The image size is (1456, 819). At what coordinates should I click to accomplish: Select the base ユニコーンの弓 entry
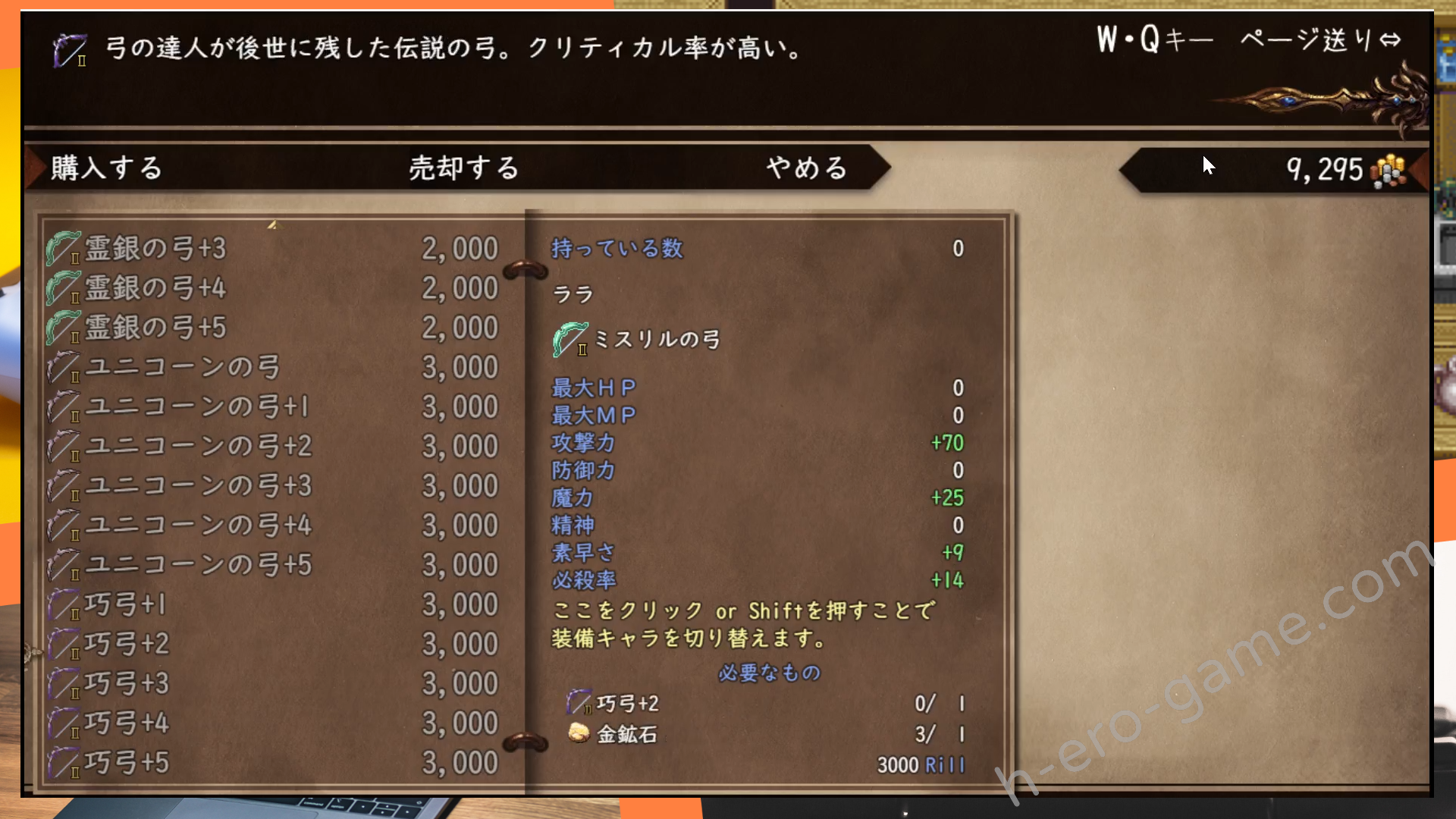(271, 368)
